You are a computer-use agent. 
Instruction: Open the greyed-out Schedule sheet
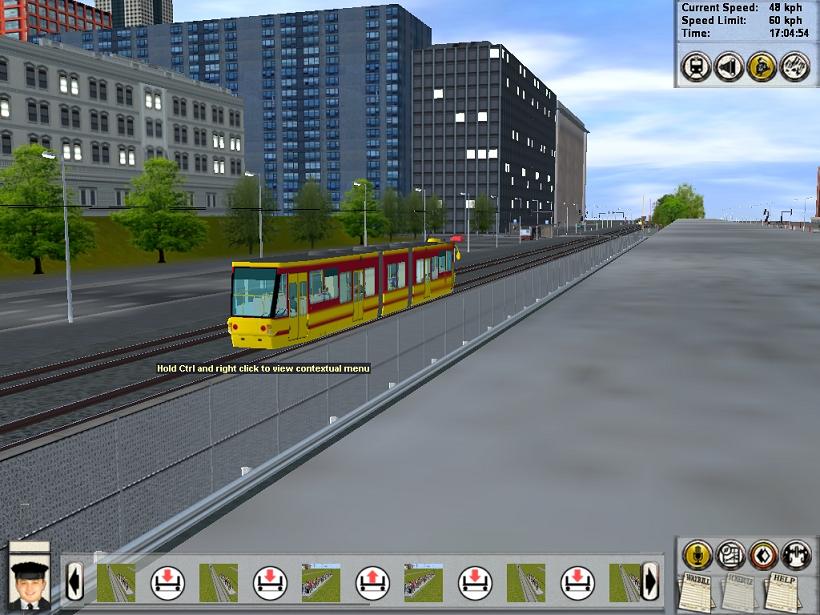[x=739, y=592]
